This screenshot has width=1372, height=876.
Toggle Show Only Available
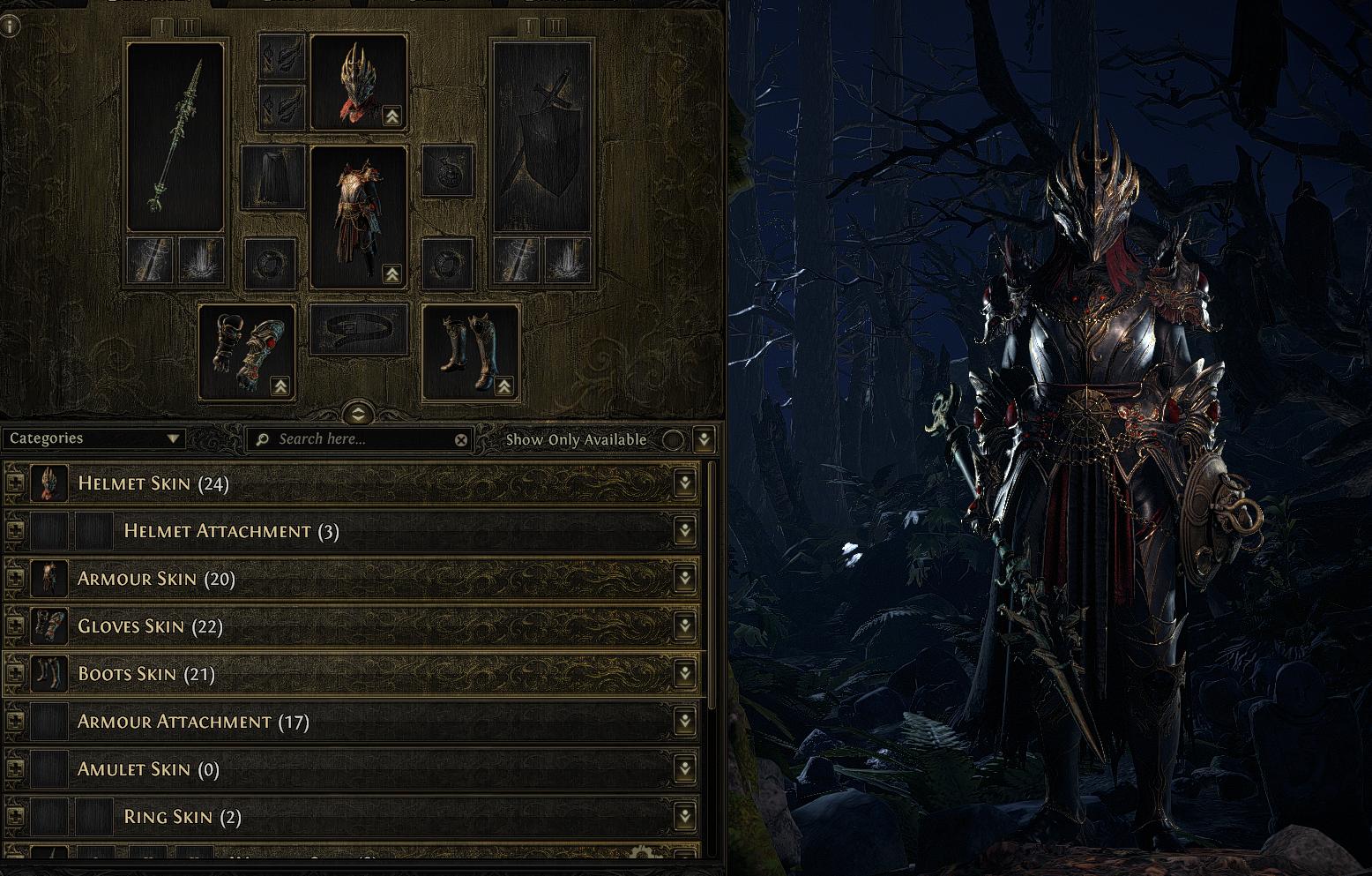[673, 439]
